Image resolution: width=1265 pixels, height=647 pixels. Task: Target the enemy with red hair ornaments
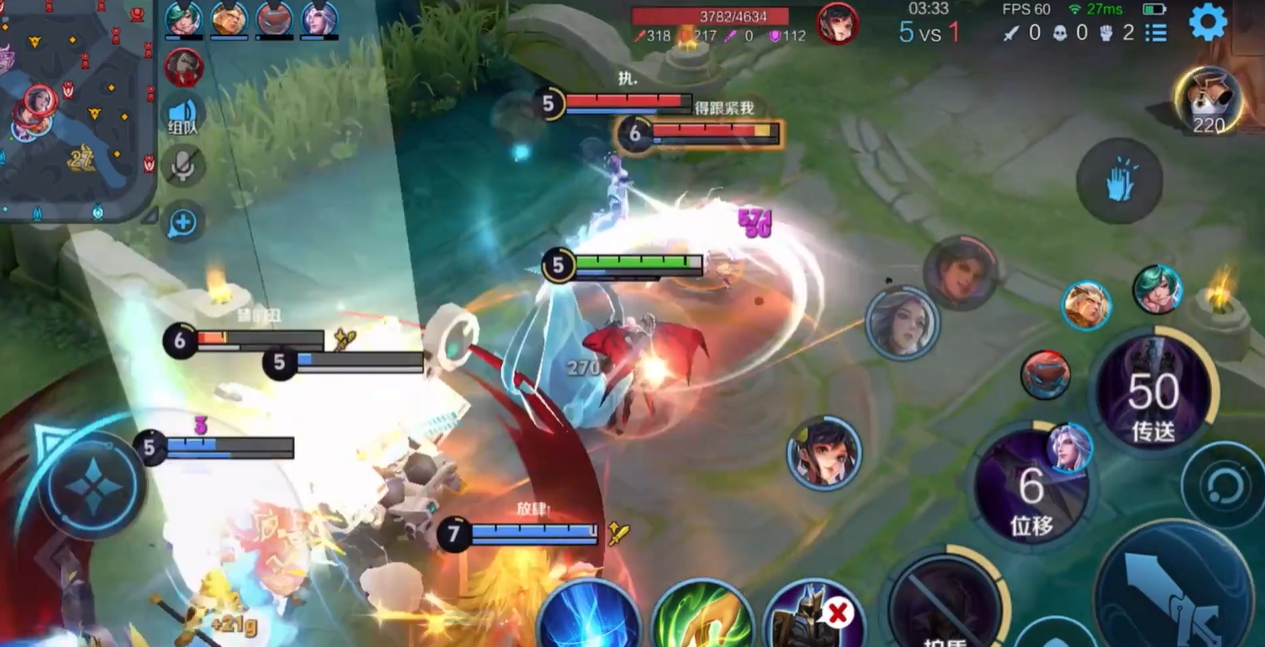click(x=824, y=453)
